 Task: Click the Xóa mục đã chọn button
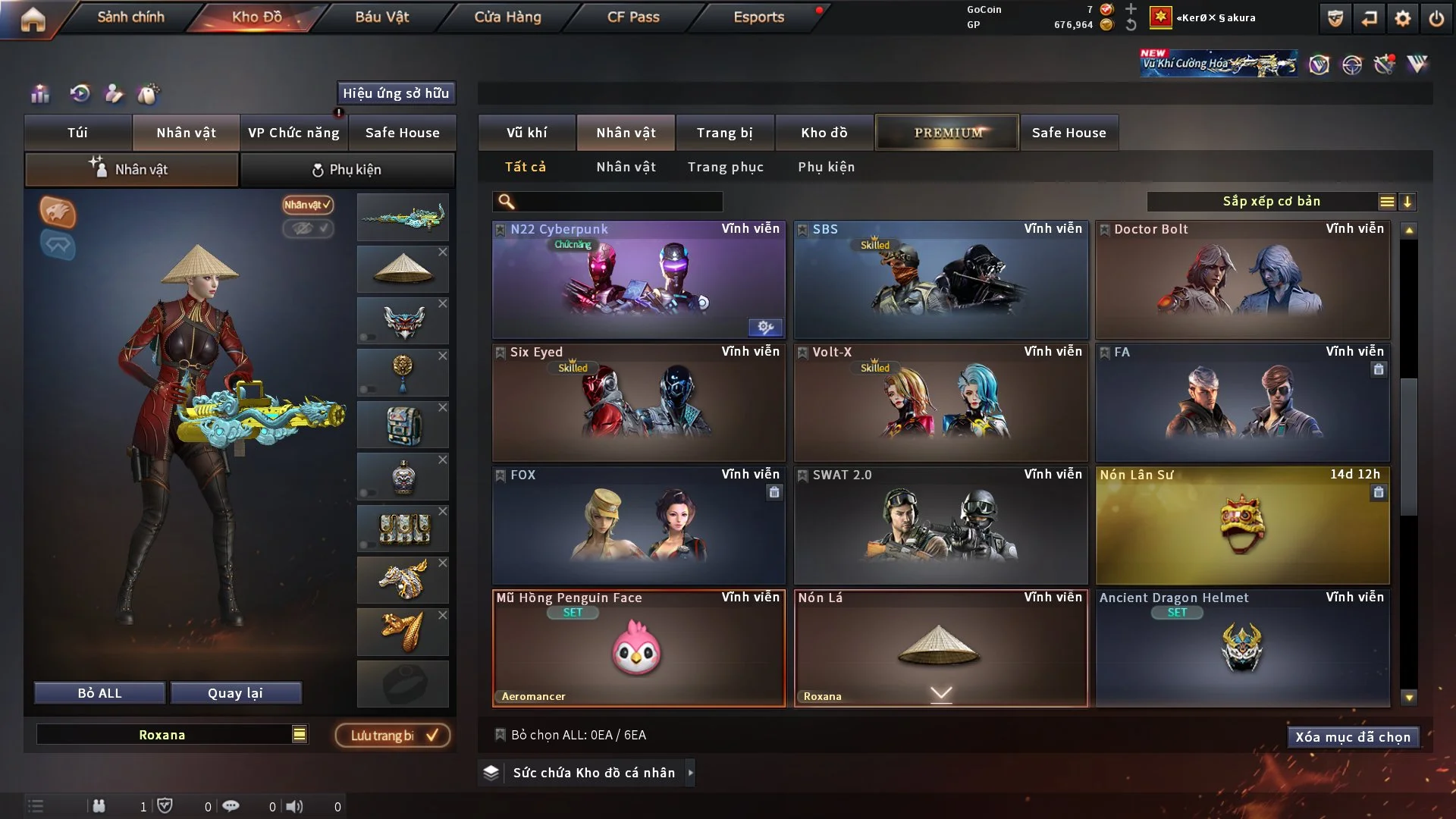click(x=1353, y=736)
